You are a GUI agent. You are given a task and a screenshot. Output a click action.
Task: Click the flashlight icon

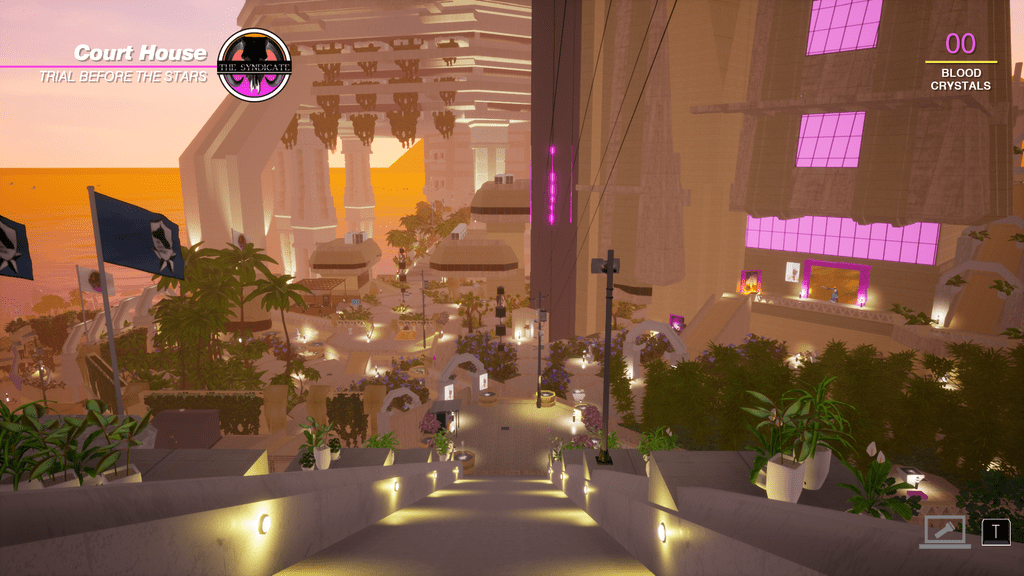click(944, 531)
